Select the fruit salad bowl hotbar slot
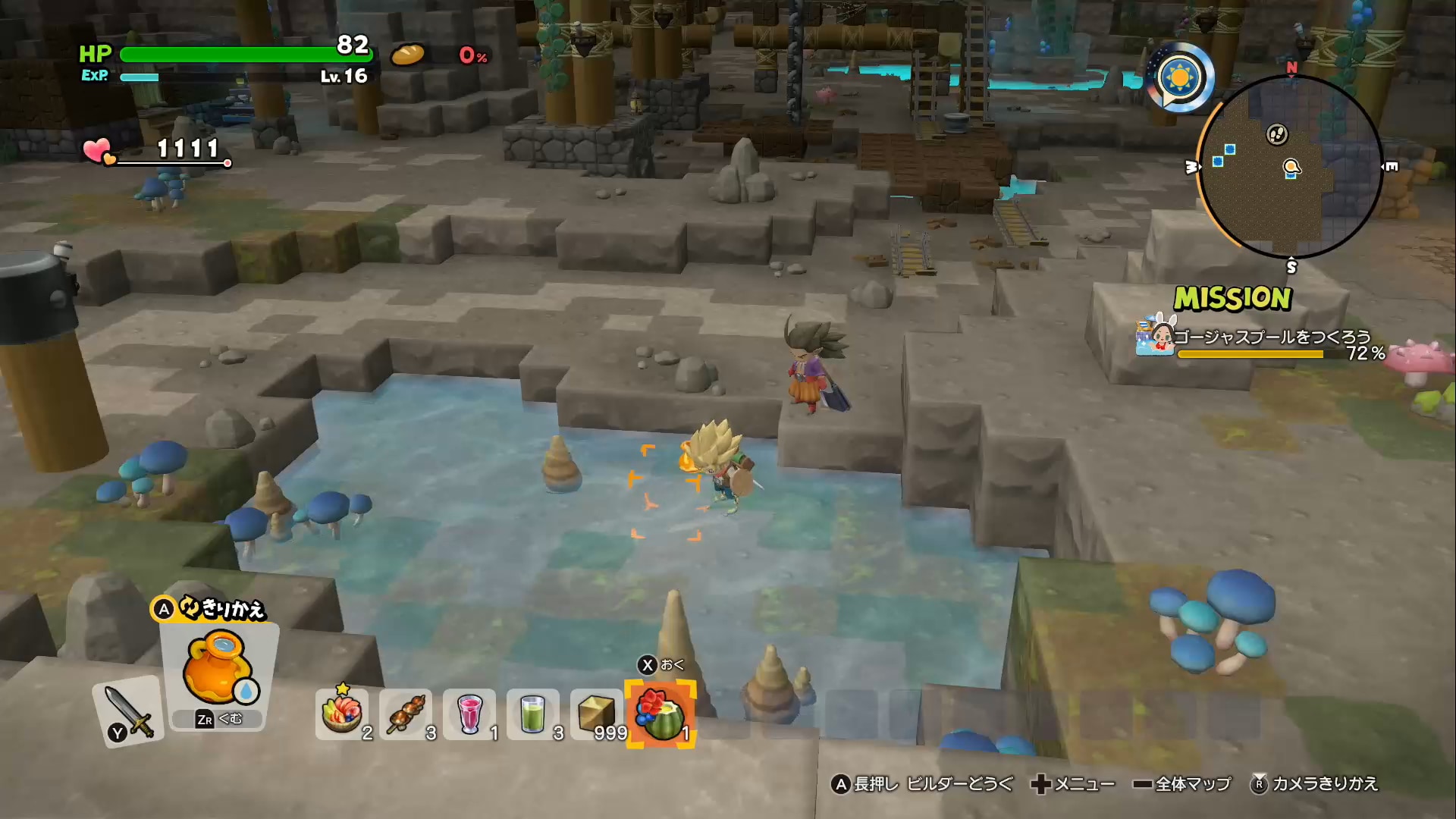Viewport: 1456px width, 819px height. (342, 714)
